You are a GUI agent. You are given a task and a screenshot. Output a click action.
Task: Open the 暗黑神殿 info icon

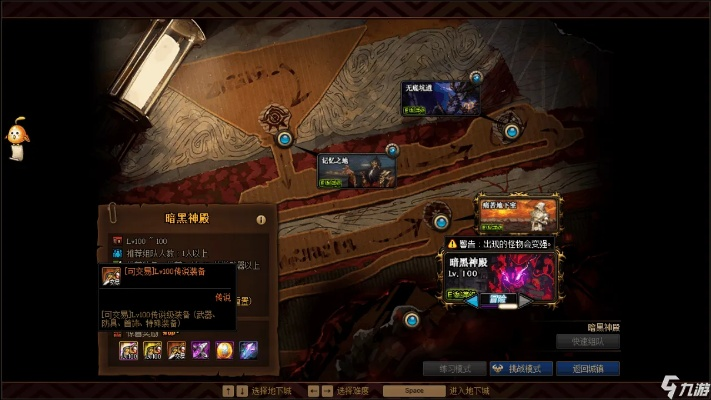(x=260, y=219)
